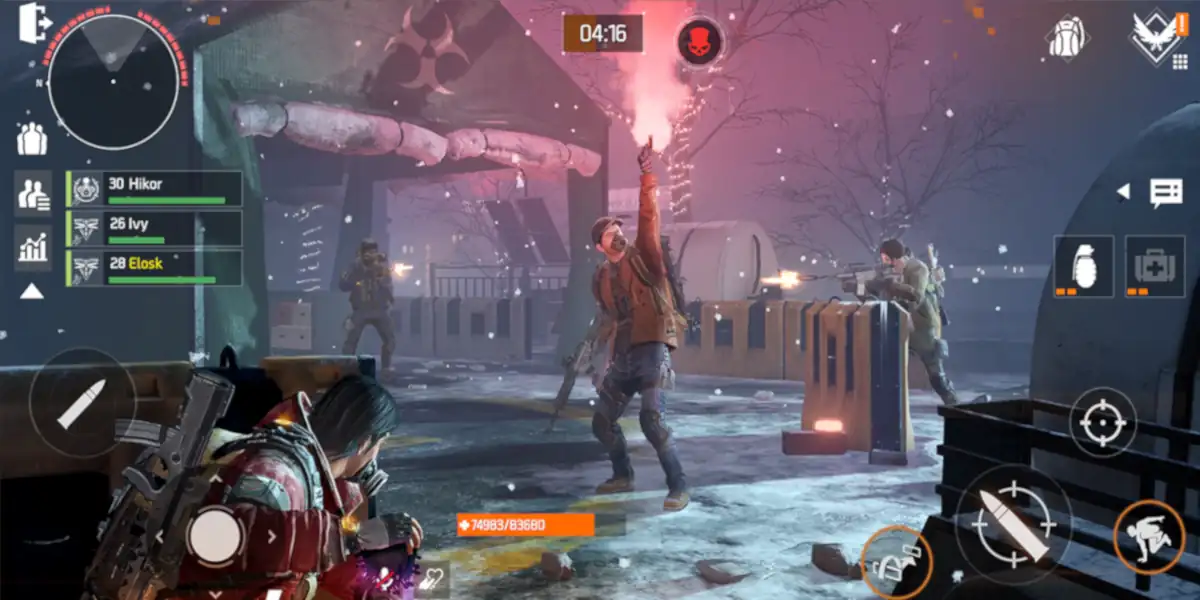1200x600 pixels.
Task: Tap the dodge roll button
Action: [x=1149, y=535]
